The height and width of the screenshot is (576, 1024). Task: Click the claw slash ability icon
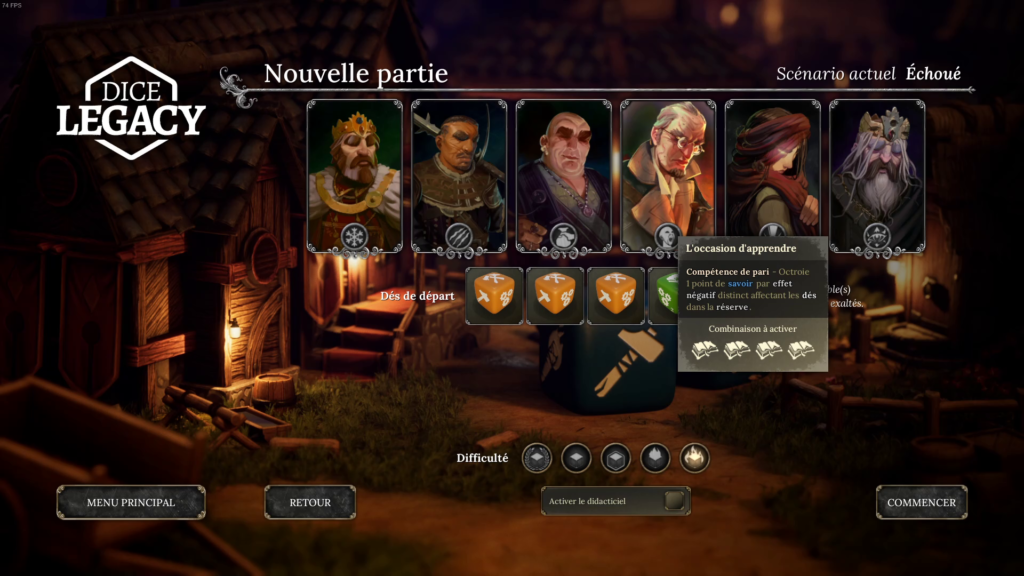pos(459,236)
